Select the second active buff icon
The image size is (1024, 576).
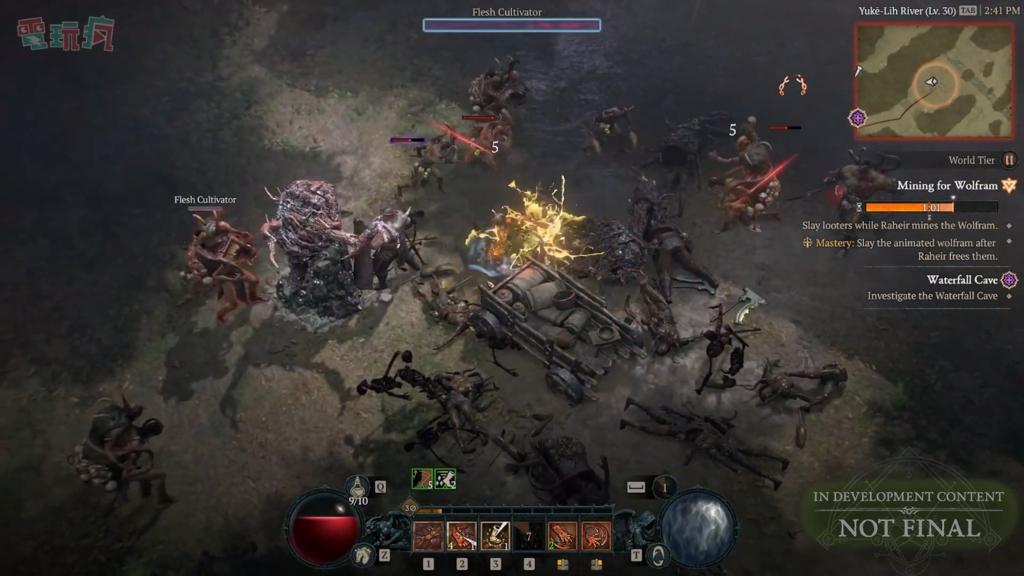coord(445,479)
